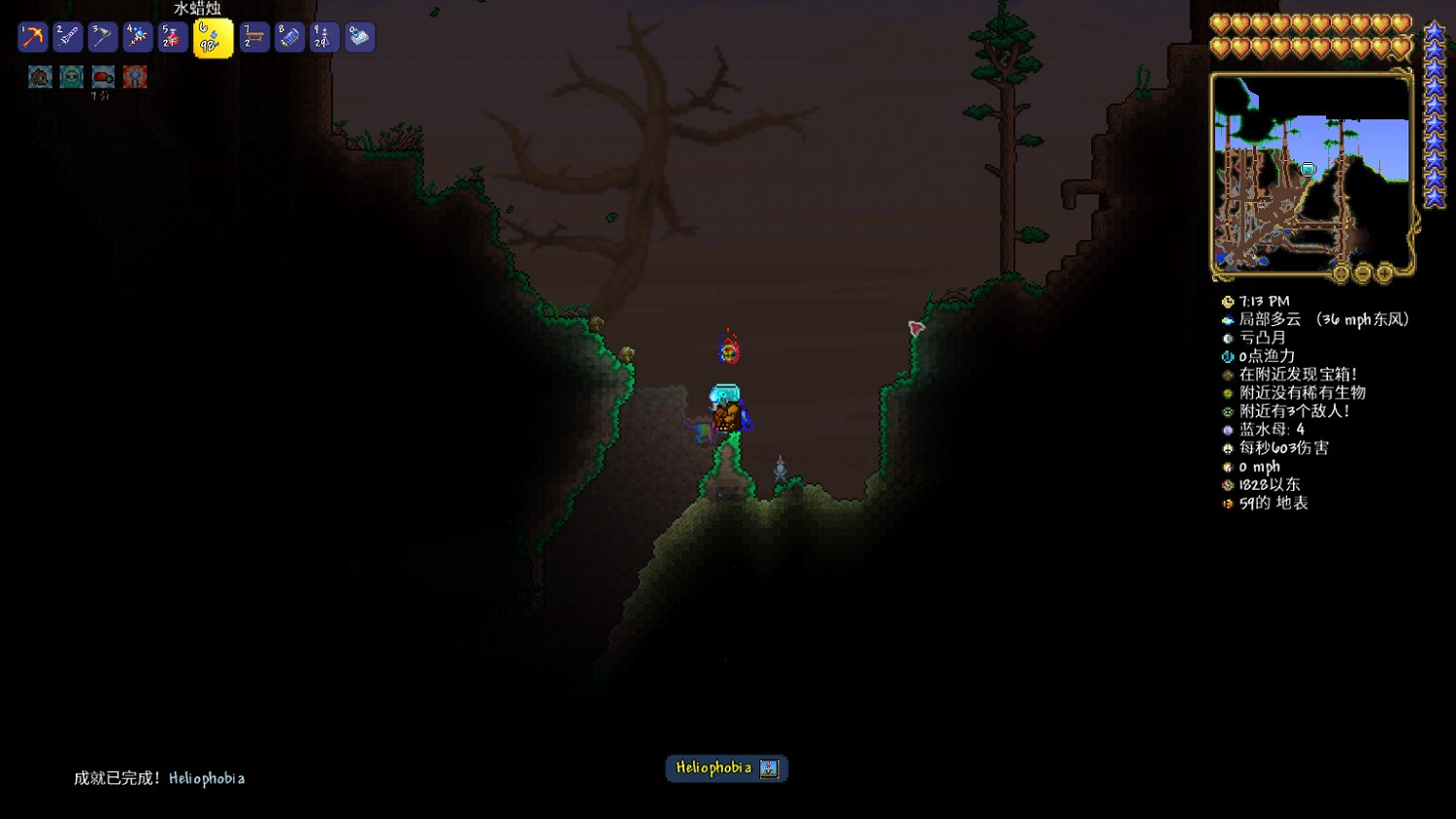Image resolution: width=1456 pixels, height=819 pixels.
Task: Click the fishing power info icon
Action: [x=1227, y=356]
